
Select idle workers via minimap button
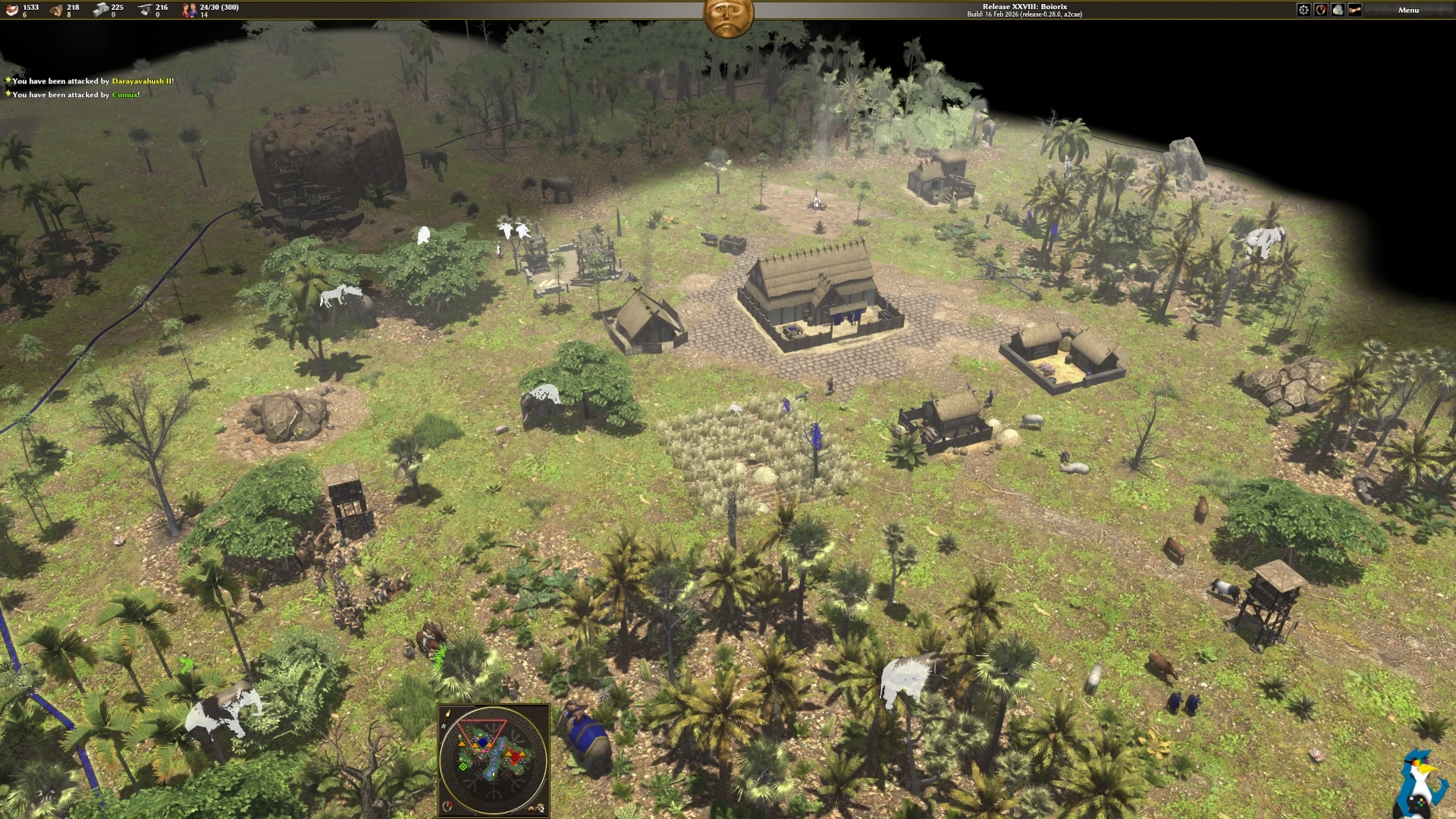tap(538, 808)
